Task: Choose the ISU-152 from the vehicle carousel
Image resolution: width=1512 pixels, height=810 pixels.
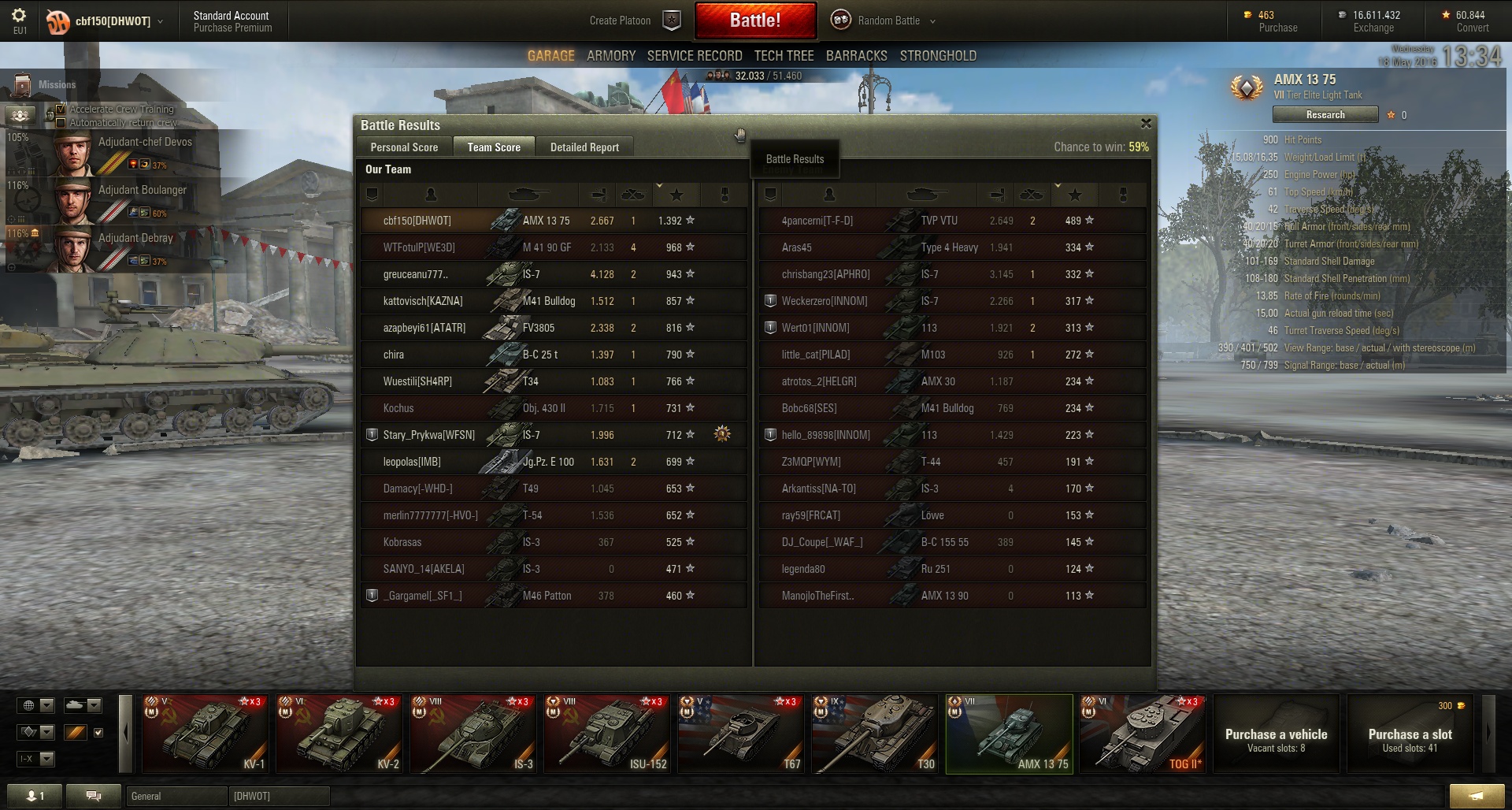Action: [607, 734]
